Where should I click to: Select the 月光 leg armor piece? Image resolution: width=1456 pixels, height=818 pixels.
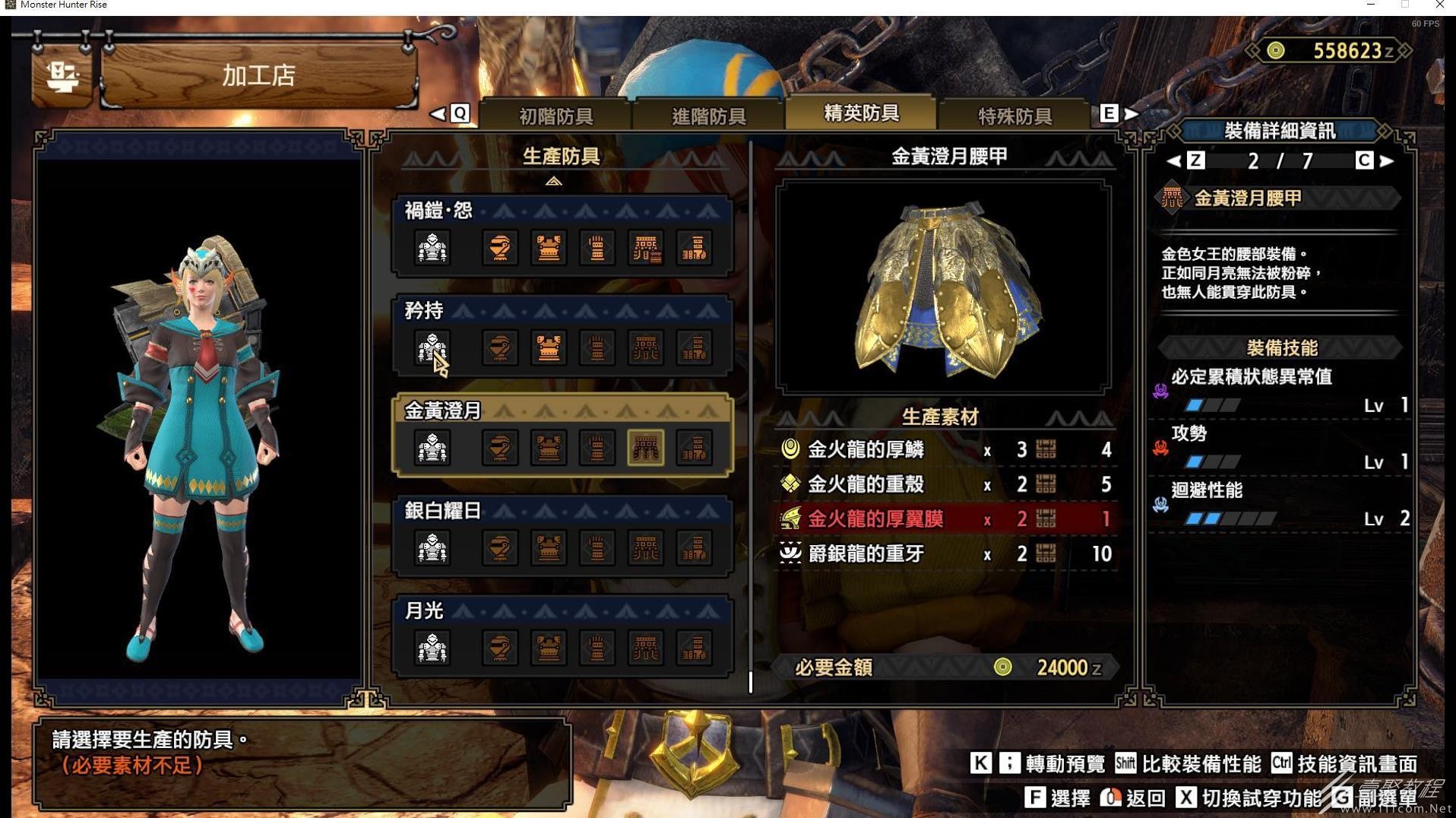(694, 648)
